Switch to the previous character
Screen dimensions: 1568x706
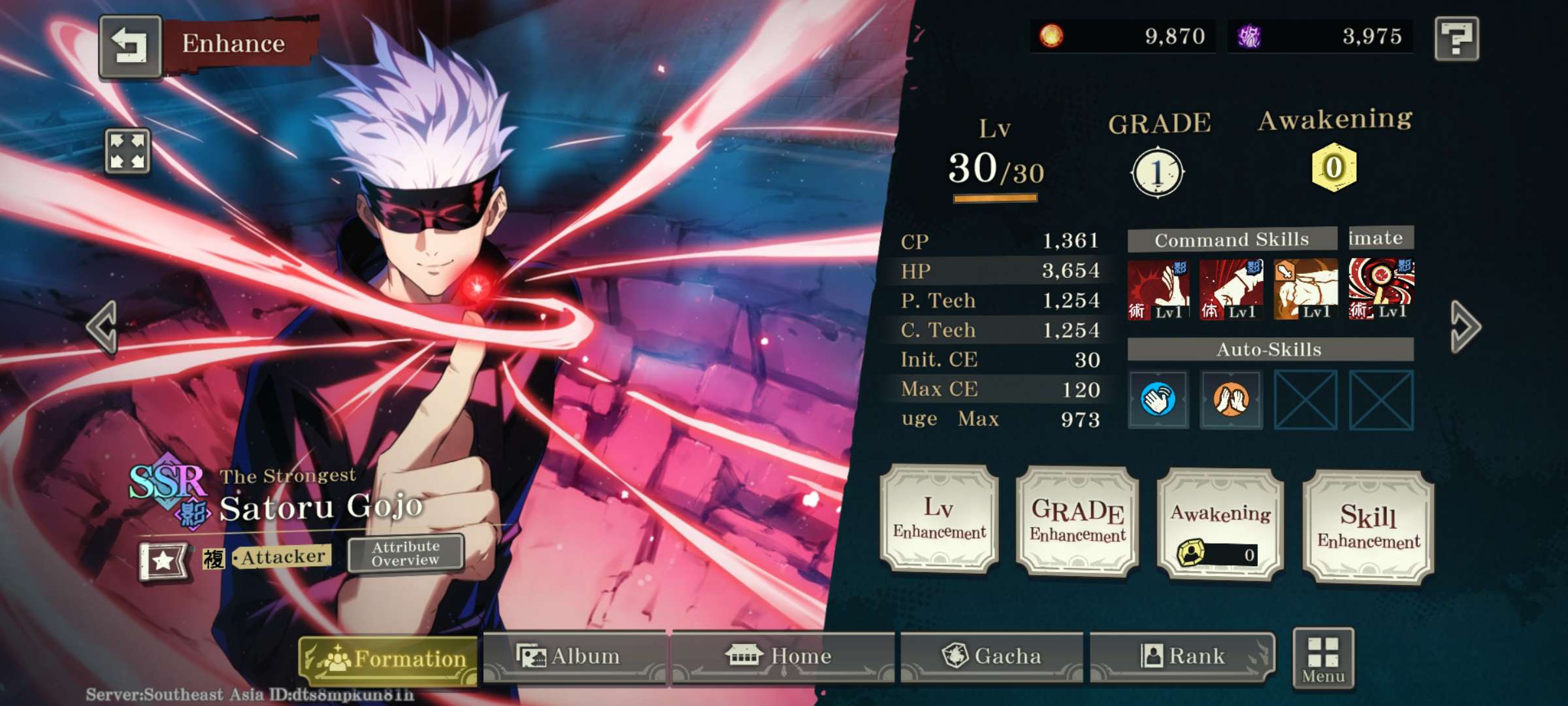tap(103, 327)
